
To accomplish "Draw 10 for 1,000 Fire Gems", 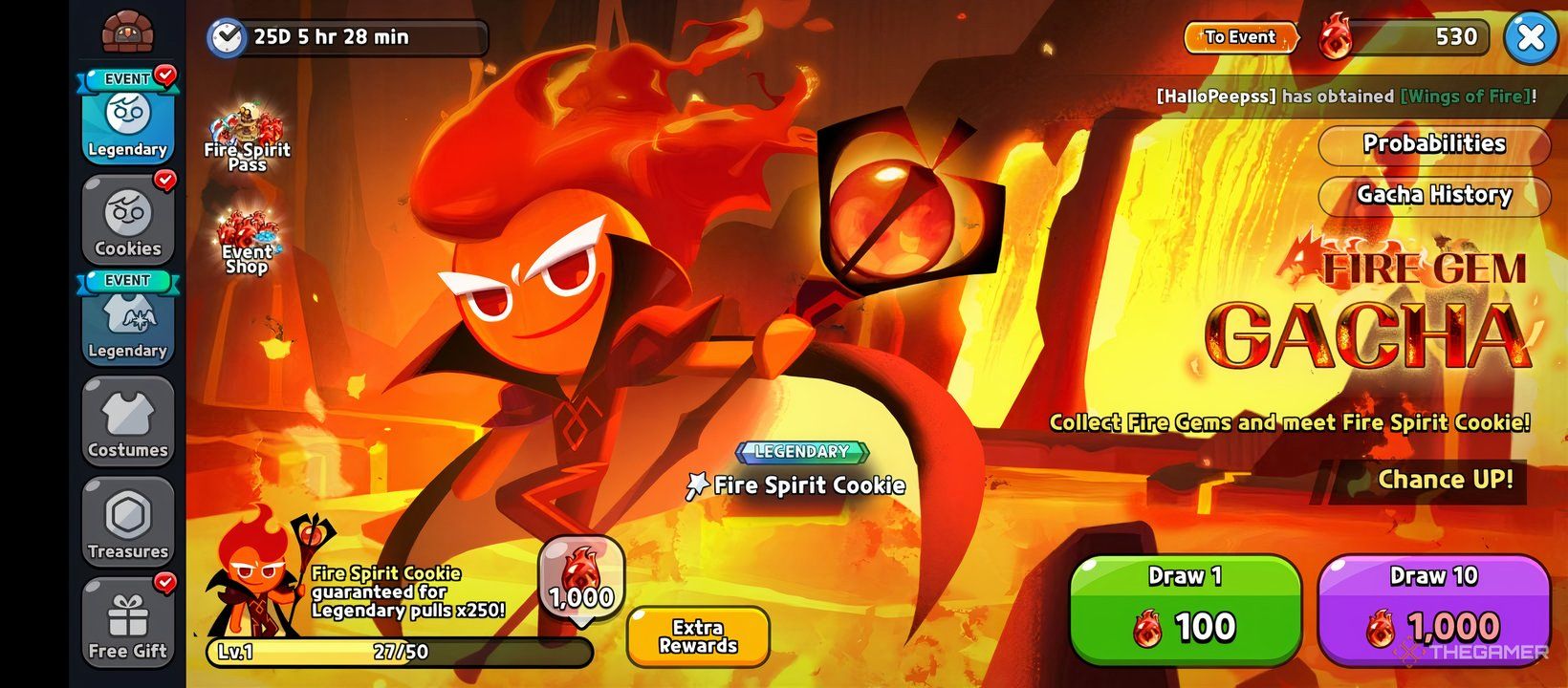I will (x=1432, y=609).
